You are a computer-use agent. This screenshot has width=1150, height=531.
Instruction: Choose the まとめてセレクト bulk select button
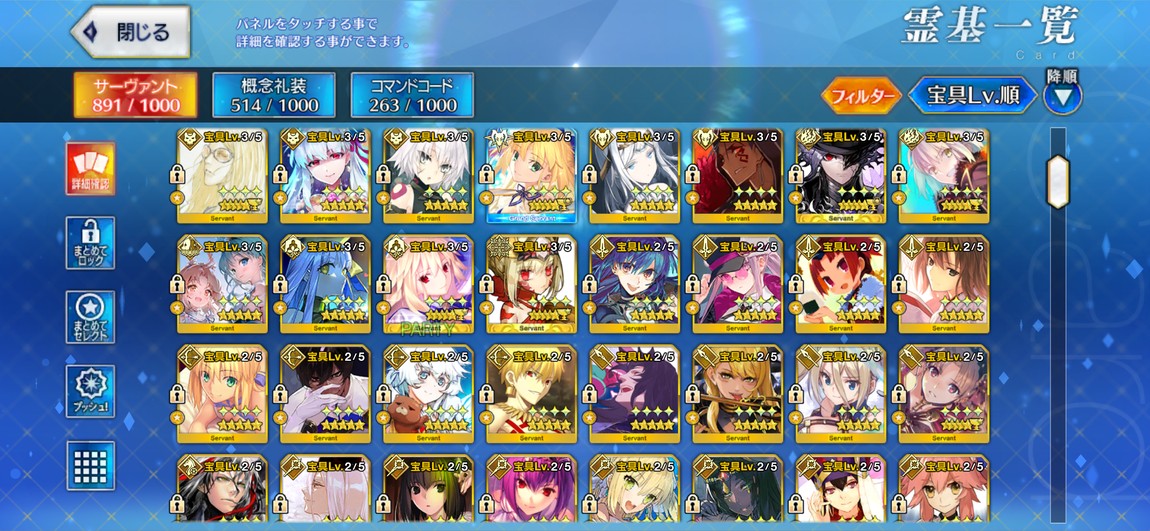90,317
